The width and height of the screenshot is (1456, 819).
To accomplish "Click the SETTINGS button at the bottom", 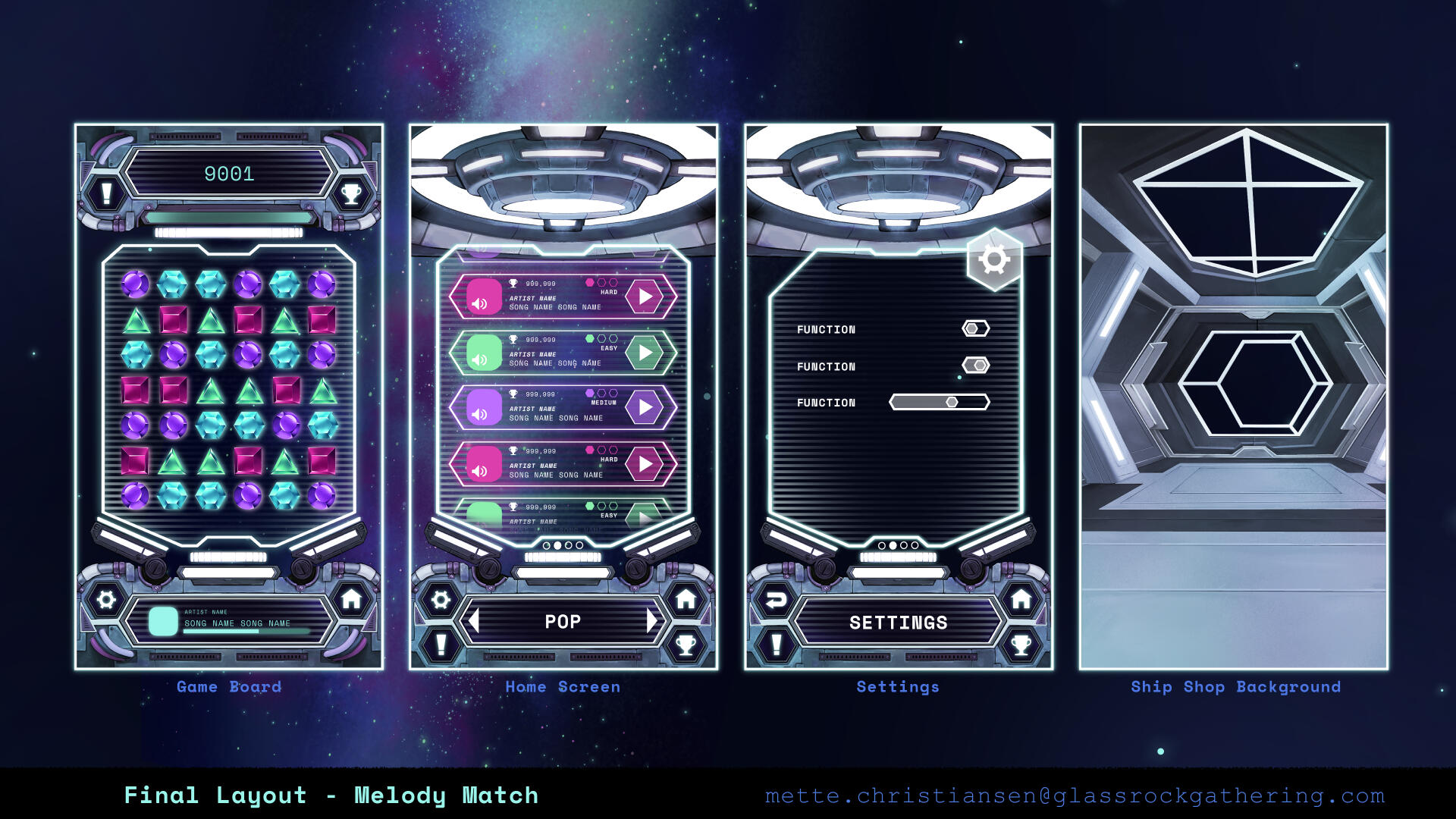I will [x=899, y=622].
